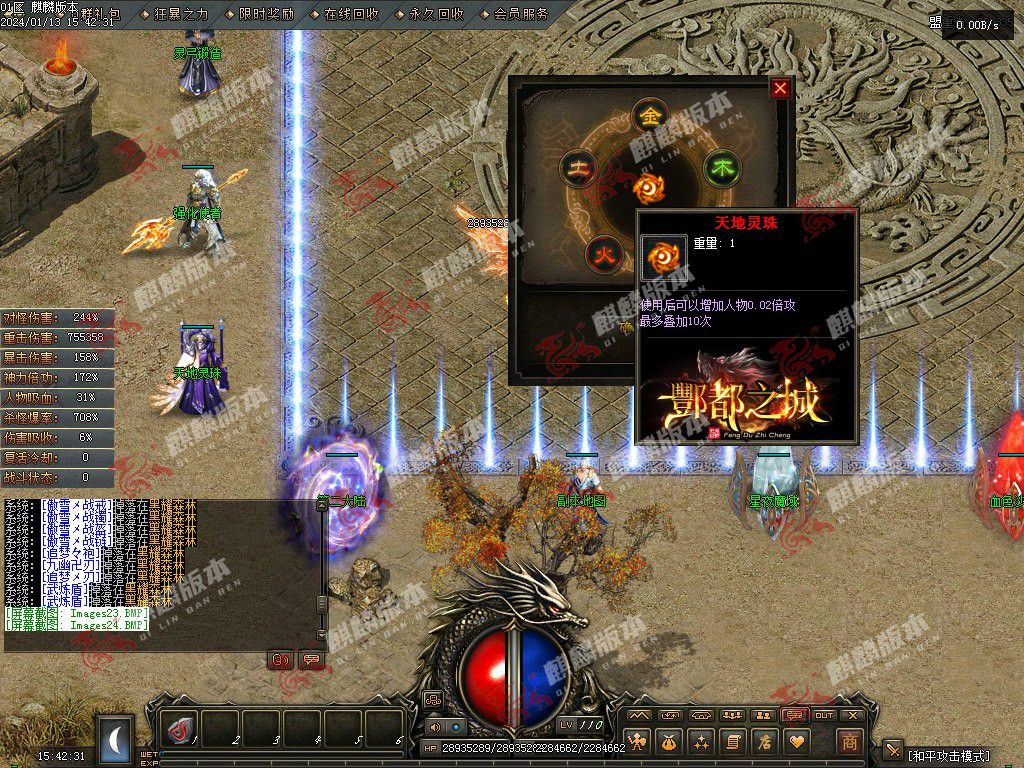Screen dimensions: 1024x768
Task: Toggle the speaker sound button
Action: click(436, 727)
